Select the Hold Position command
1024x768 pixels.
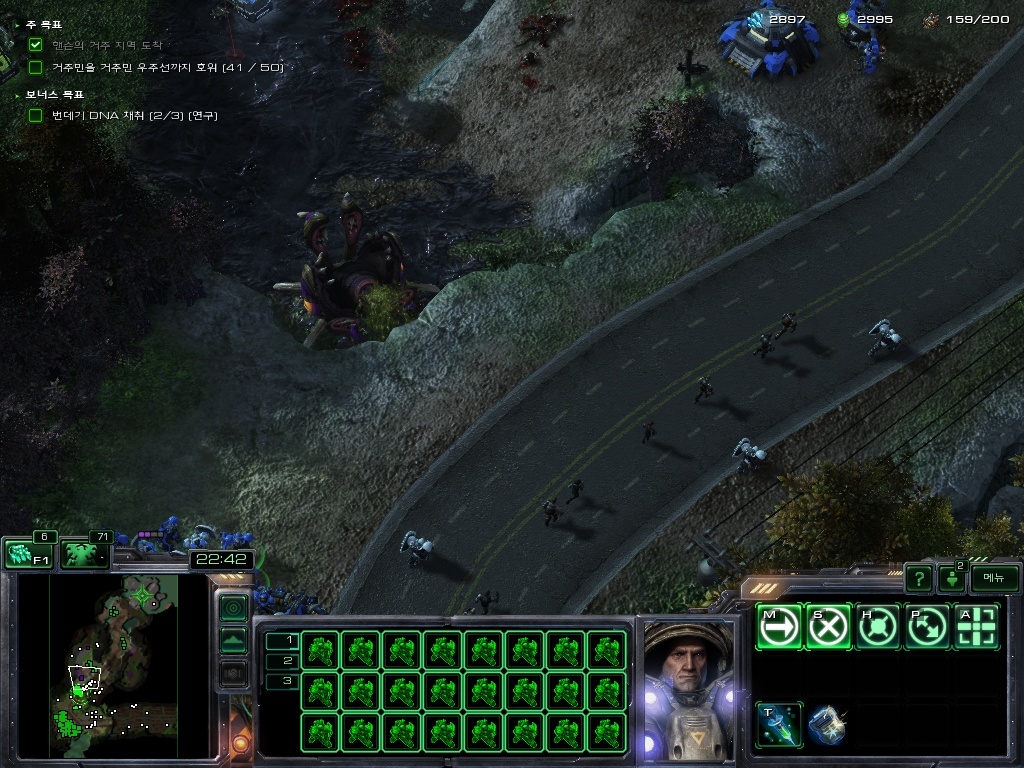pyautogui.click(x=879, y=627)
